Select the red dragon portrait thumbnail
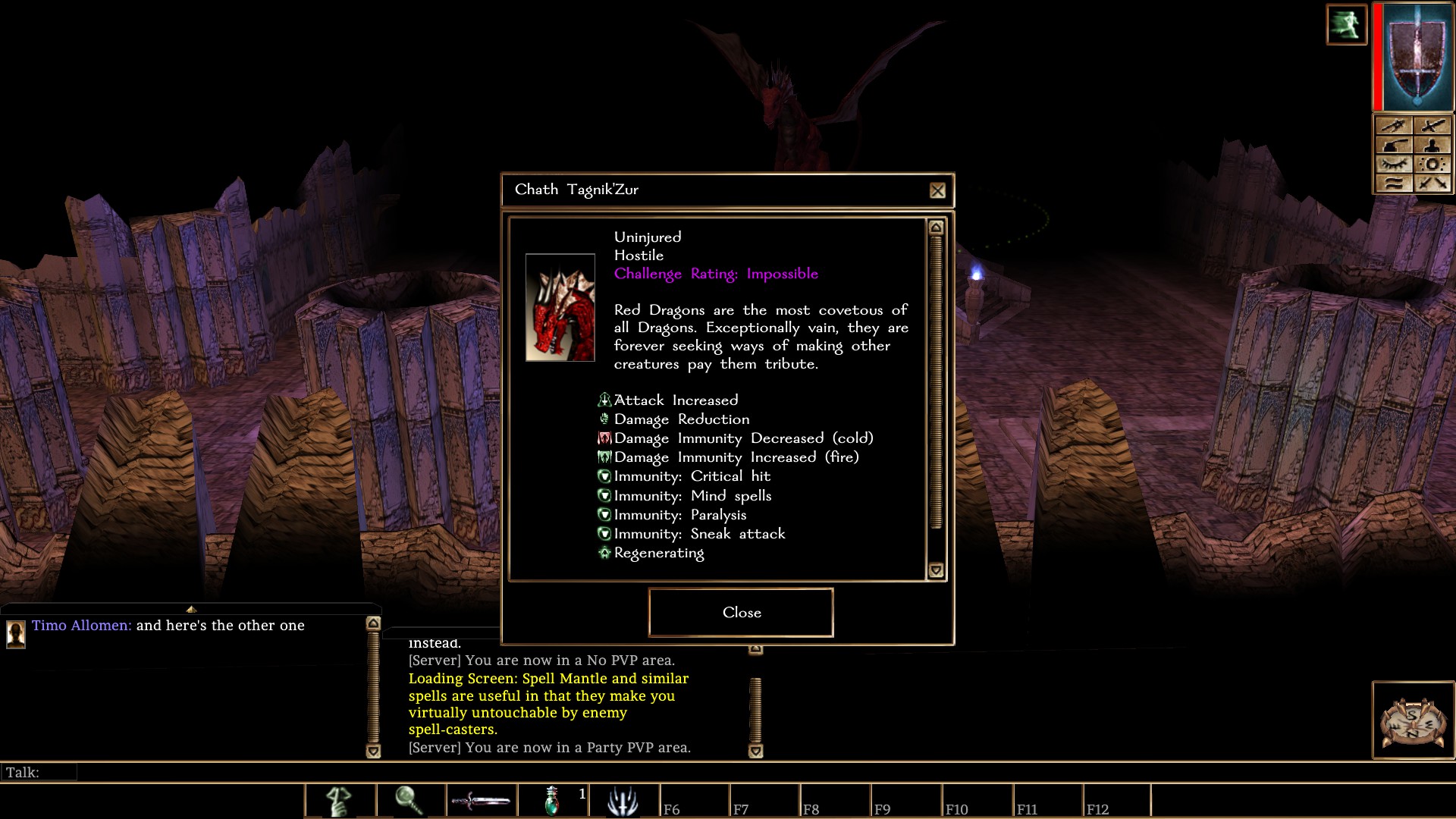Image resolution: width=1456 pixels, height=819 pixels. pos(560,307)
